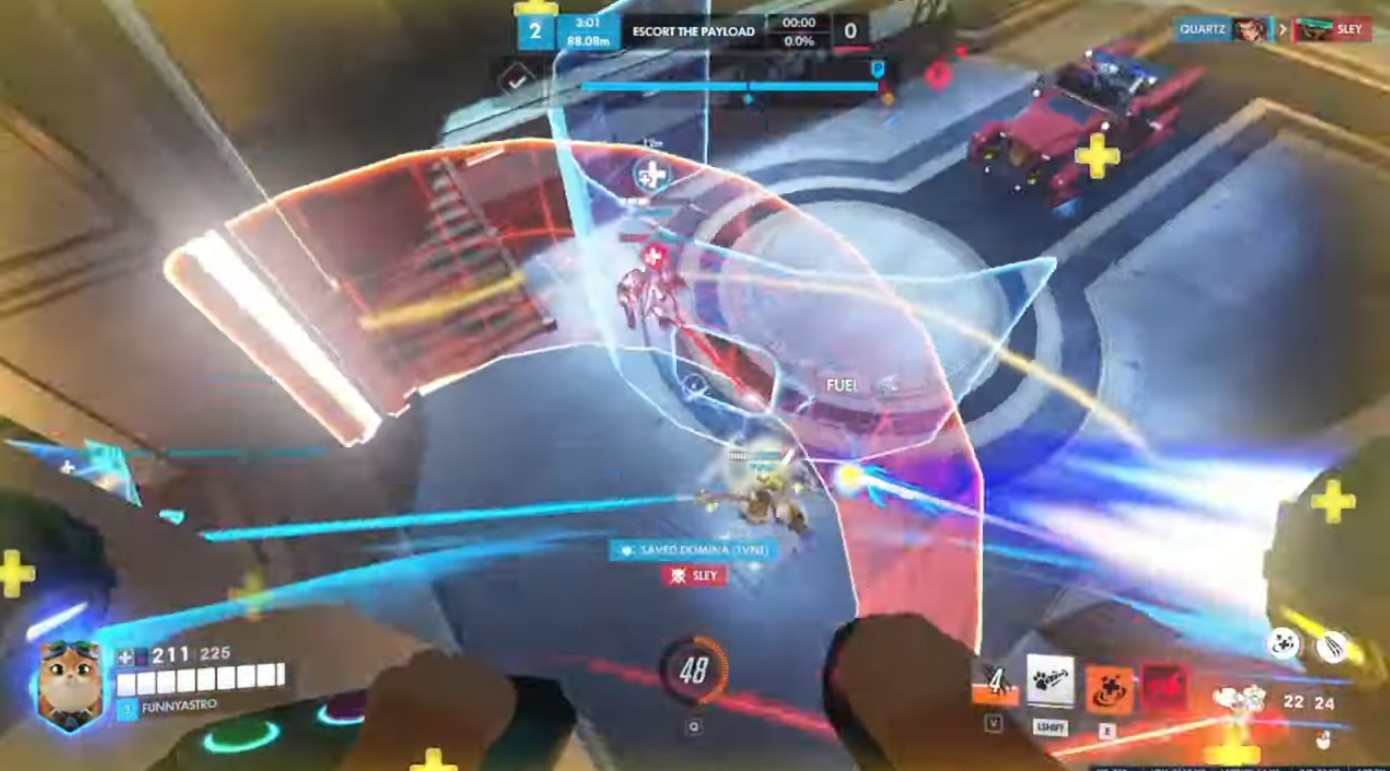Screen dimensions: 1390x771
Task: Click the payload progress track bar
Action: coord(730,86)
